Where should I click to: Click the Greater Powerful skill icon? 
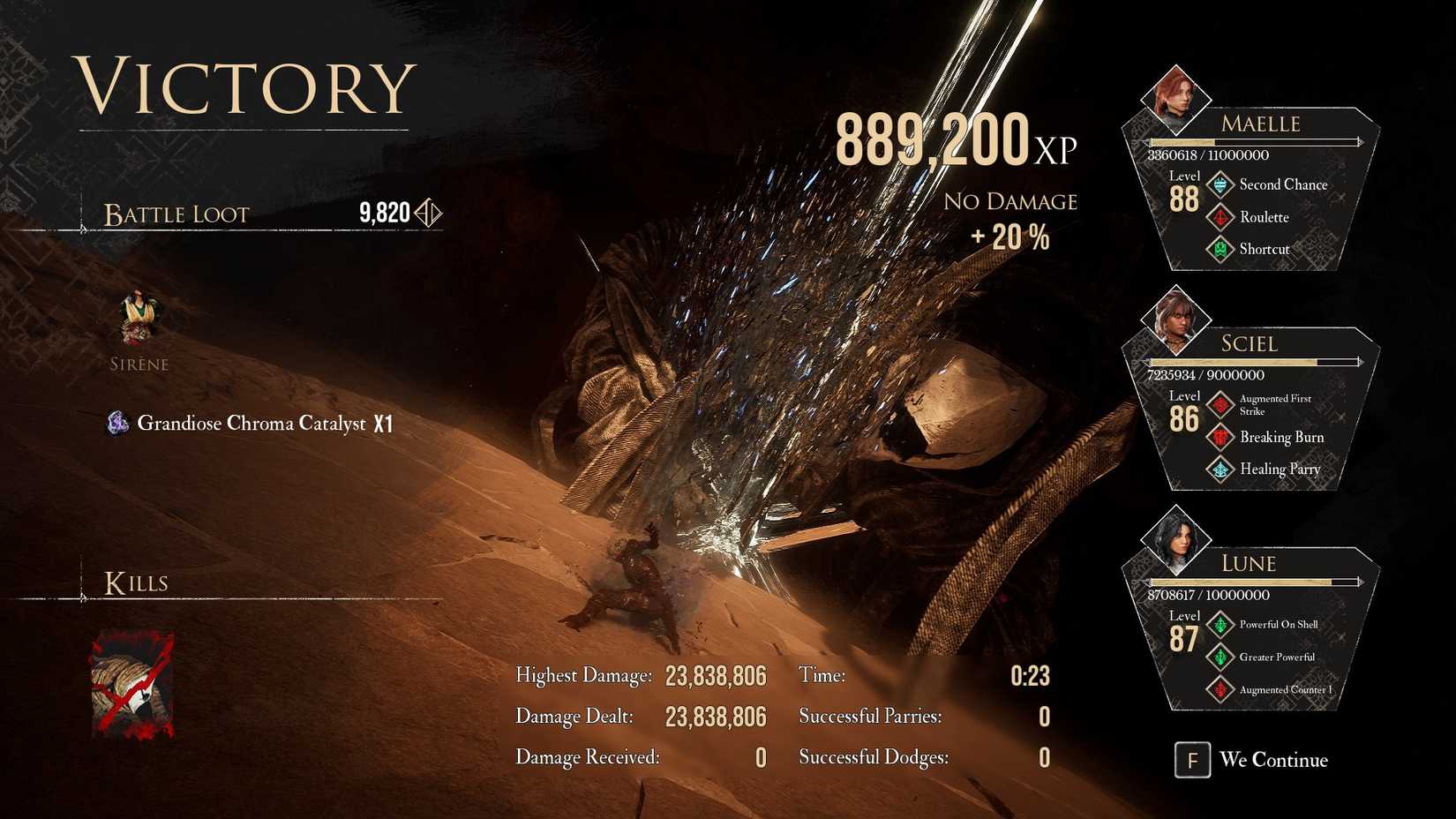click(x=1220, y=657)
